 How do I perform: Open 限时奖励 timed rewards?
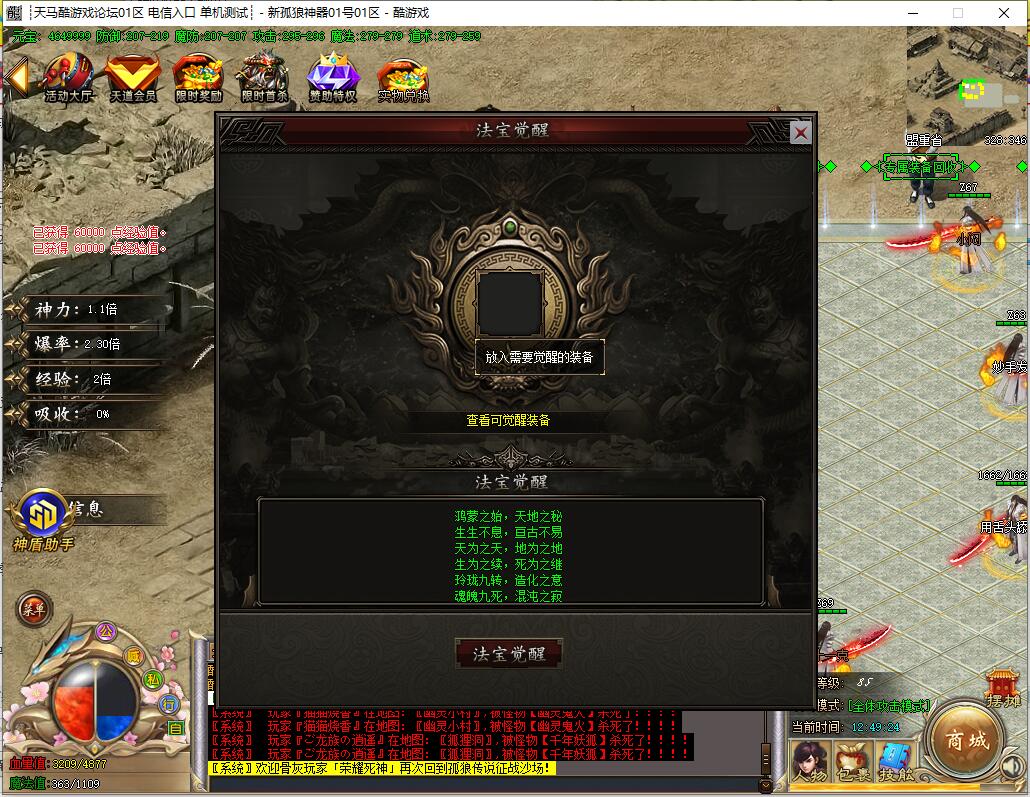pos(197,76)
